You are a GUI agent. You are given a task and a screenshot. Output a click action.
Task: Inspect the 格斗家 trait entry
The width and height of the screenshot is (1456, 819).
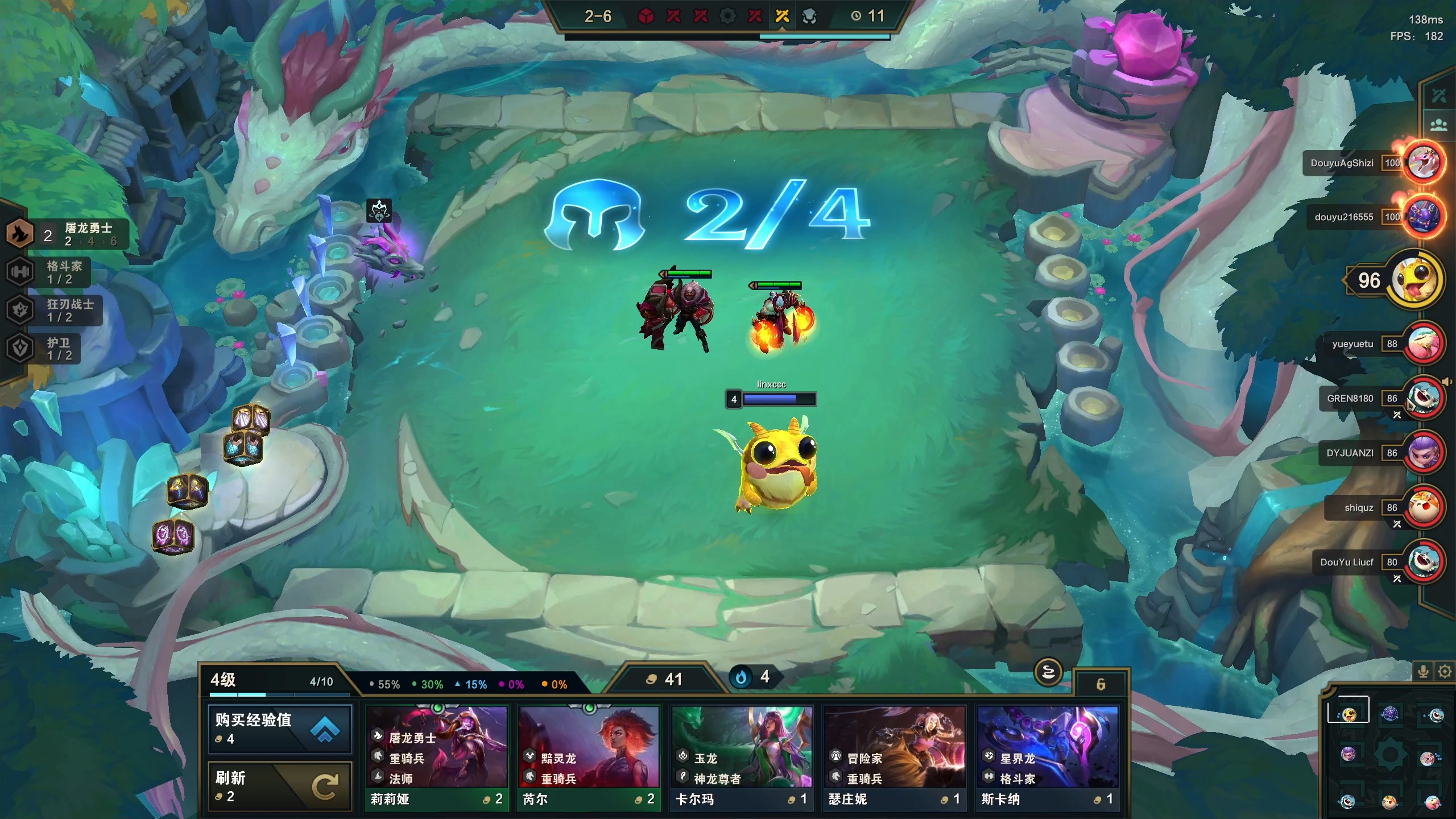(x=48, y=272)
